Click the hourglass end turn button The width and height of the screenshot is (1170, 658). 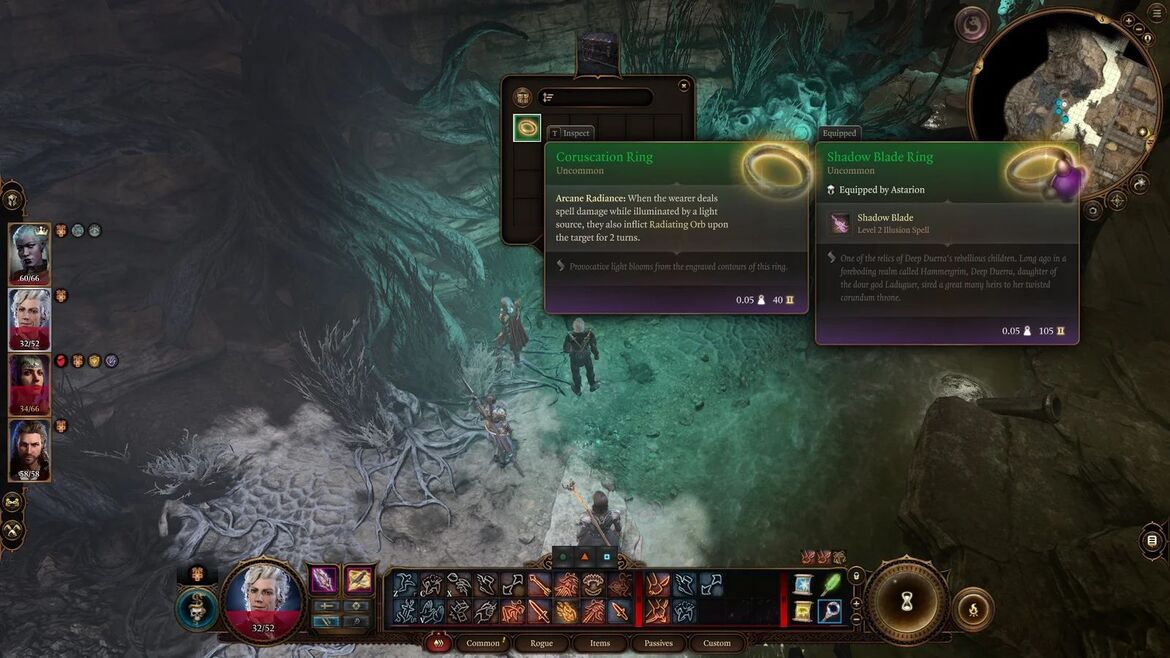tap(906, 602)
